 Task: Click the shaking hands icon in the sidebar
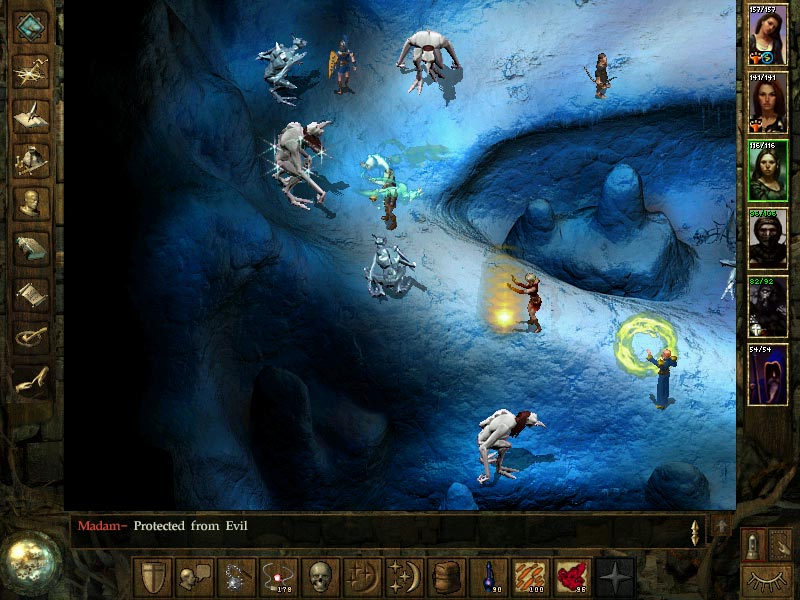32,381
